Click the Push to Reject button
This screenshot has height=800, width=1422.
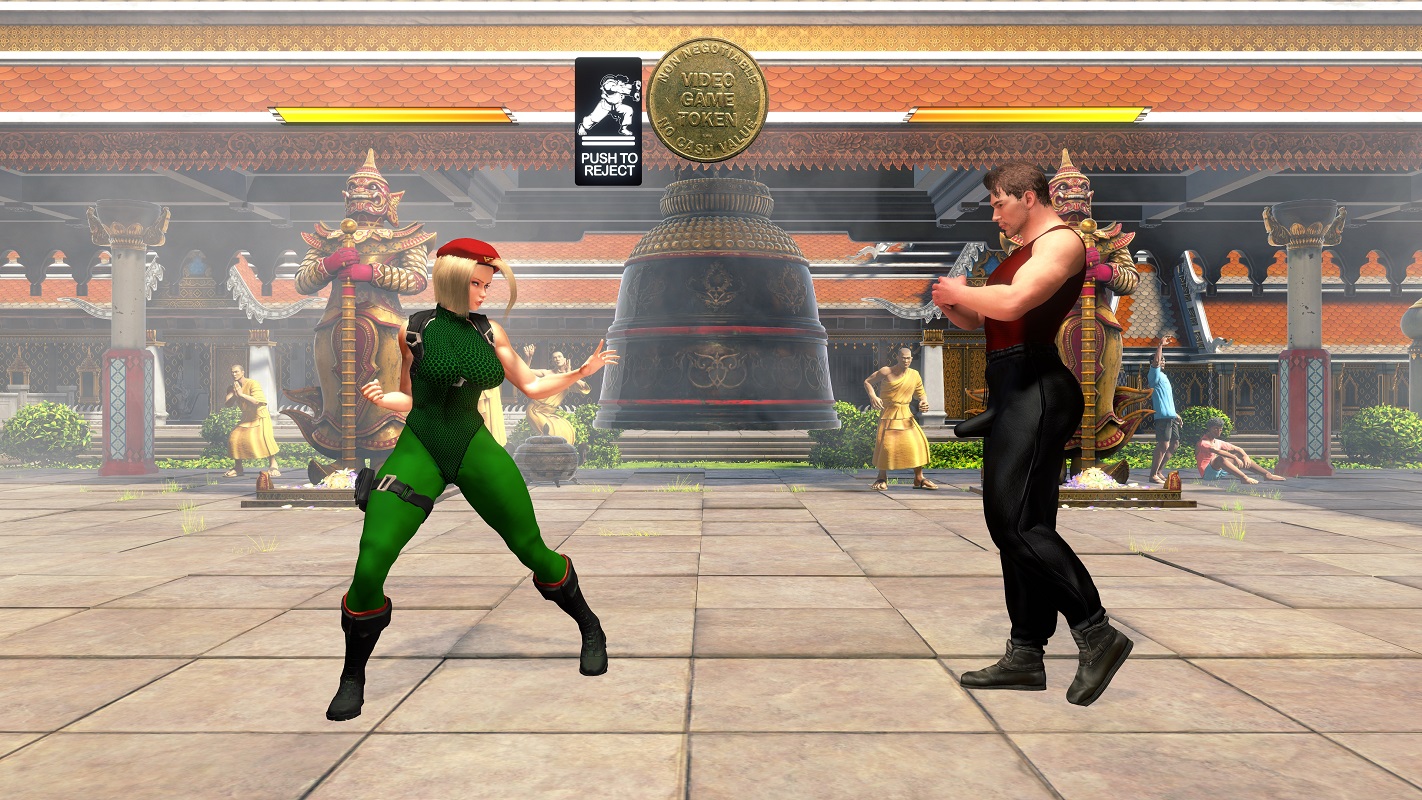tap(608, 121)
